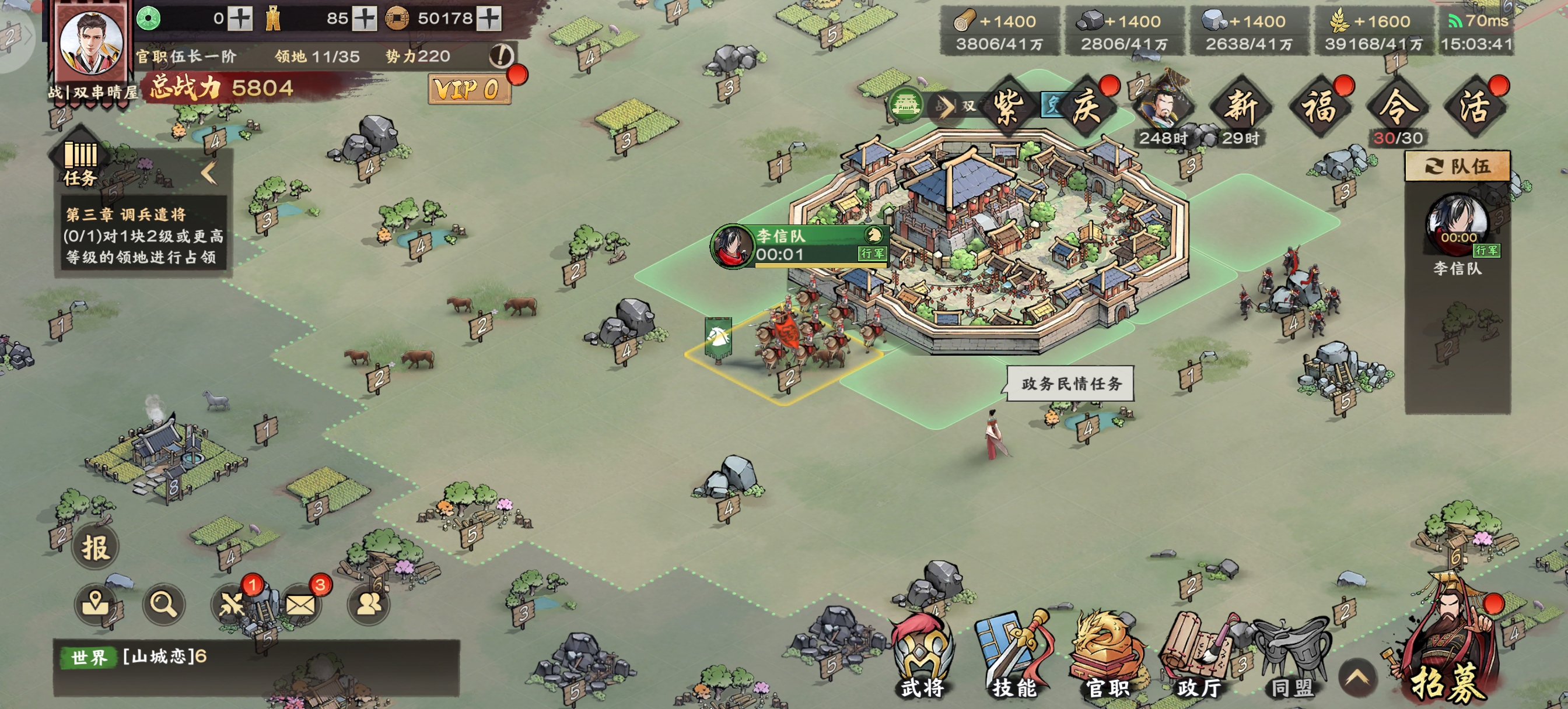The height and width of the screenshot is (709, 1568).
Task: Collapse the quest tracker arrow
Action: [x=209, y=173]
